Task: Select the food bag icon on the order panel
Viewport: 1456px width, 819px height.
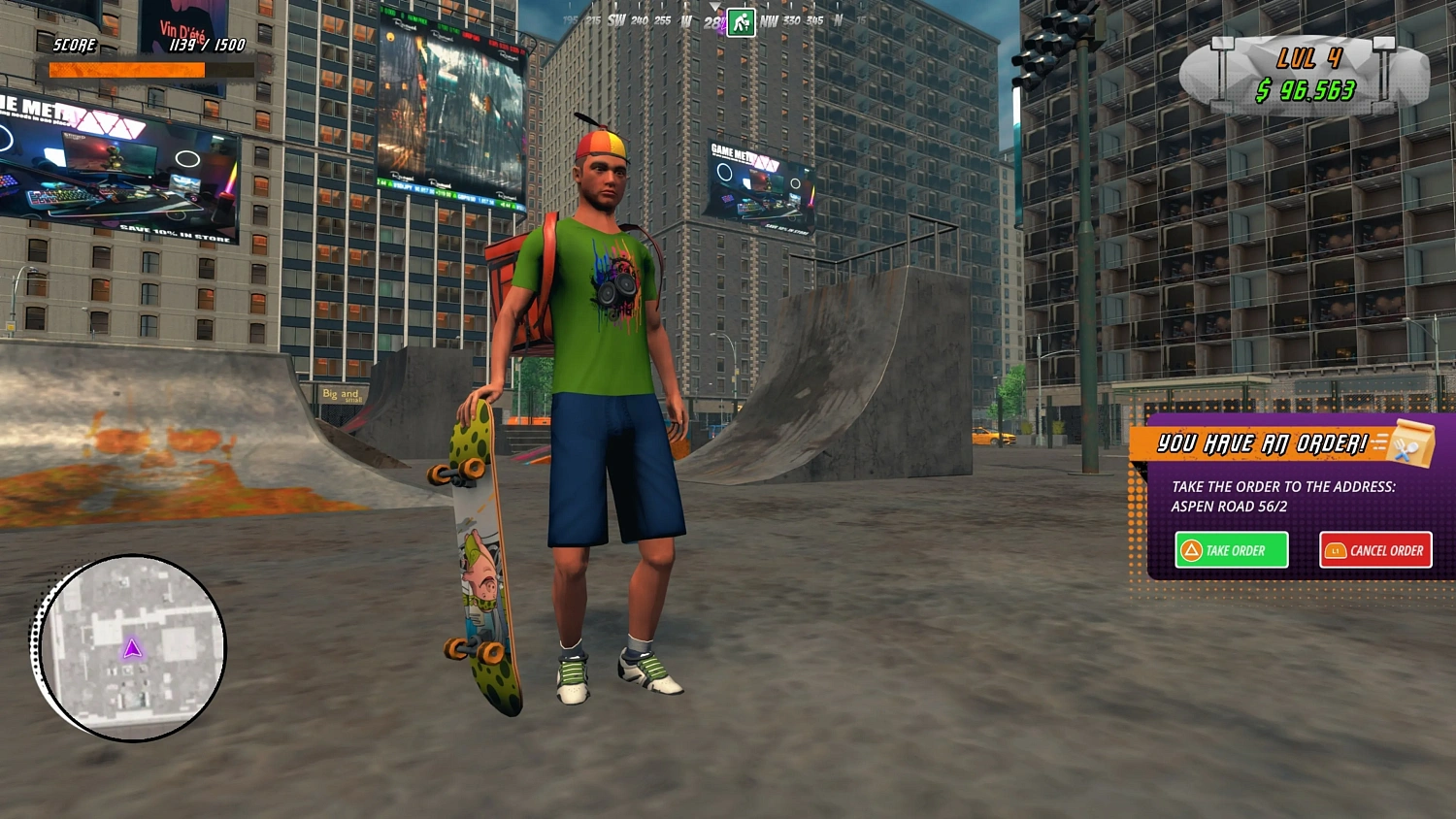Action: coord(1412,443)
